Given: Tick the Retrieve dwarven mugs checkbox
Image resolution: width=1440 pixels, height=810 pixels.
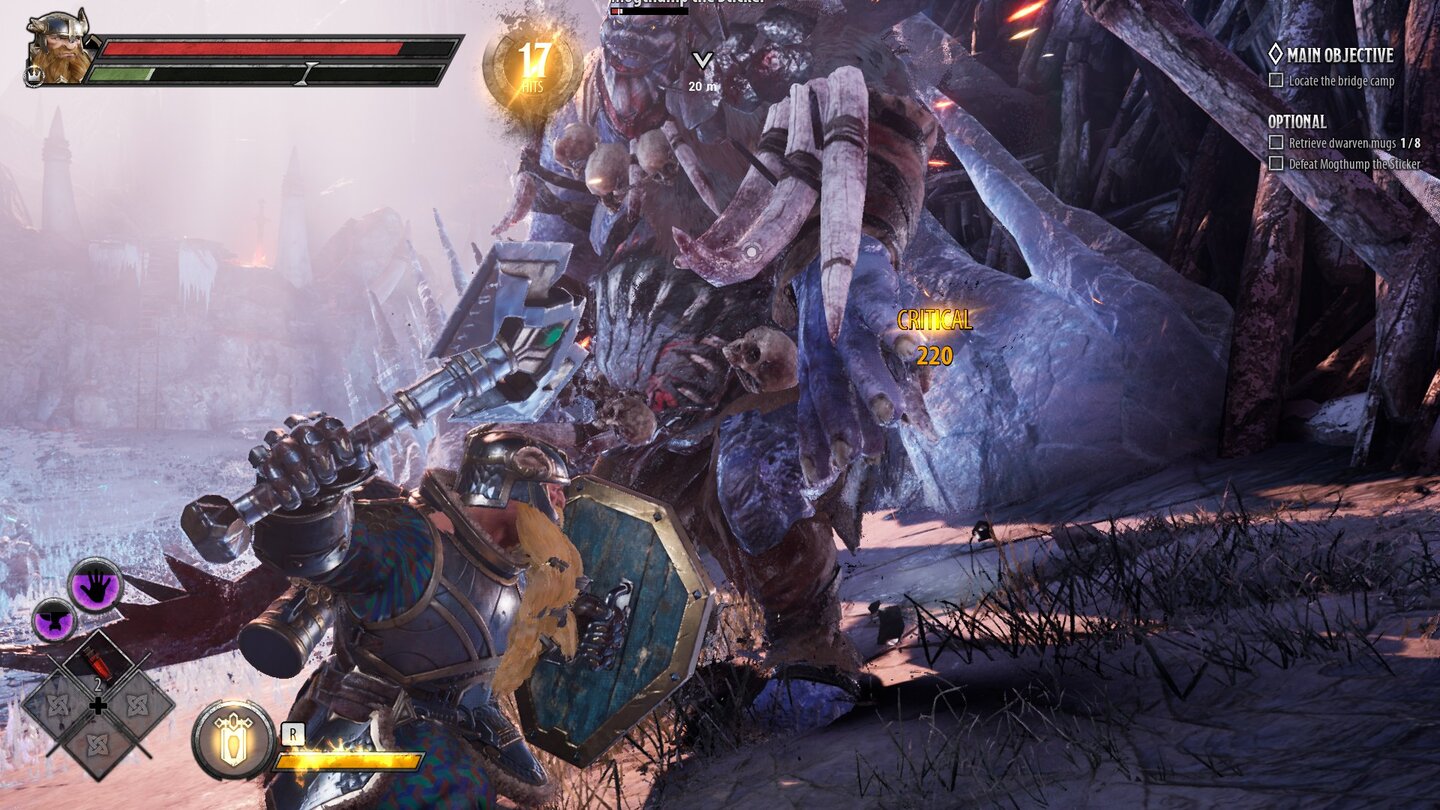Looking at the screenshot, I should tap(1274, 143).
